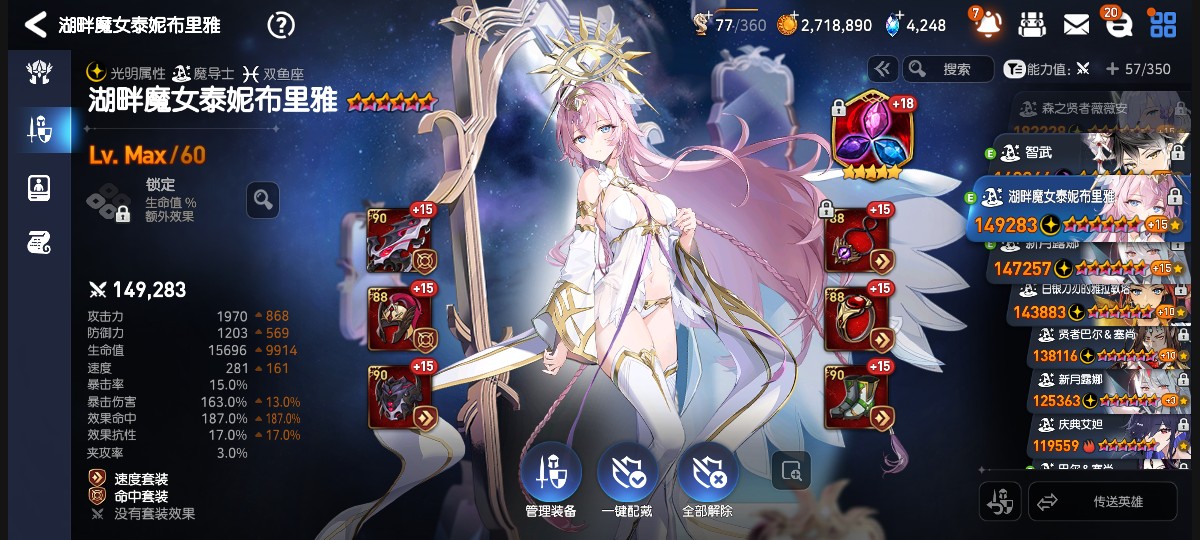This screenshot has height=540, width=1200.
Task: Open the main menu grid icon
Action: (1162, 24)
